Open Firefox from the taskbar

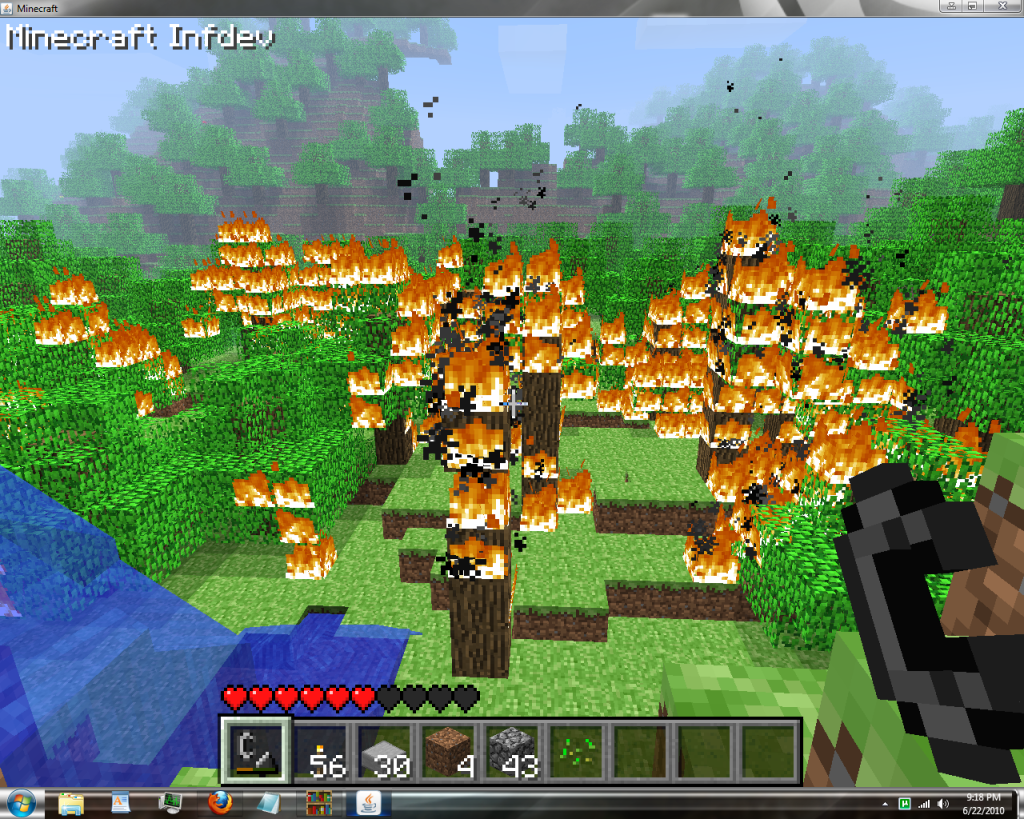220,803
